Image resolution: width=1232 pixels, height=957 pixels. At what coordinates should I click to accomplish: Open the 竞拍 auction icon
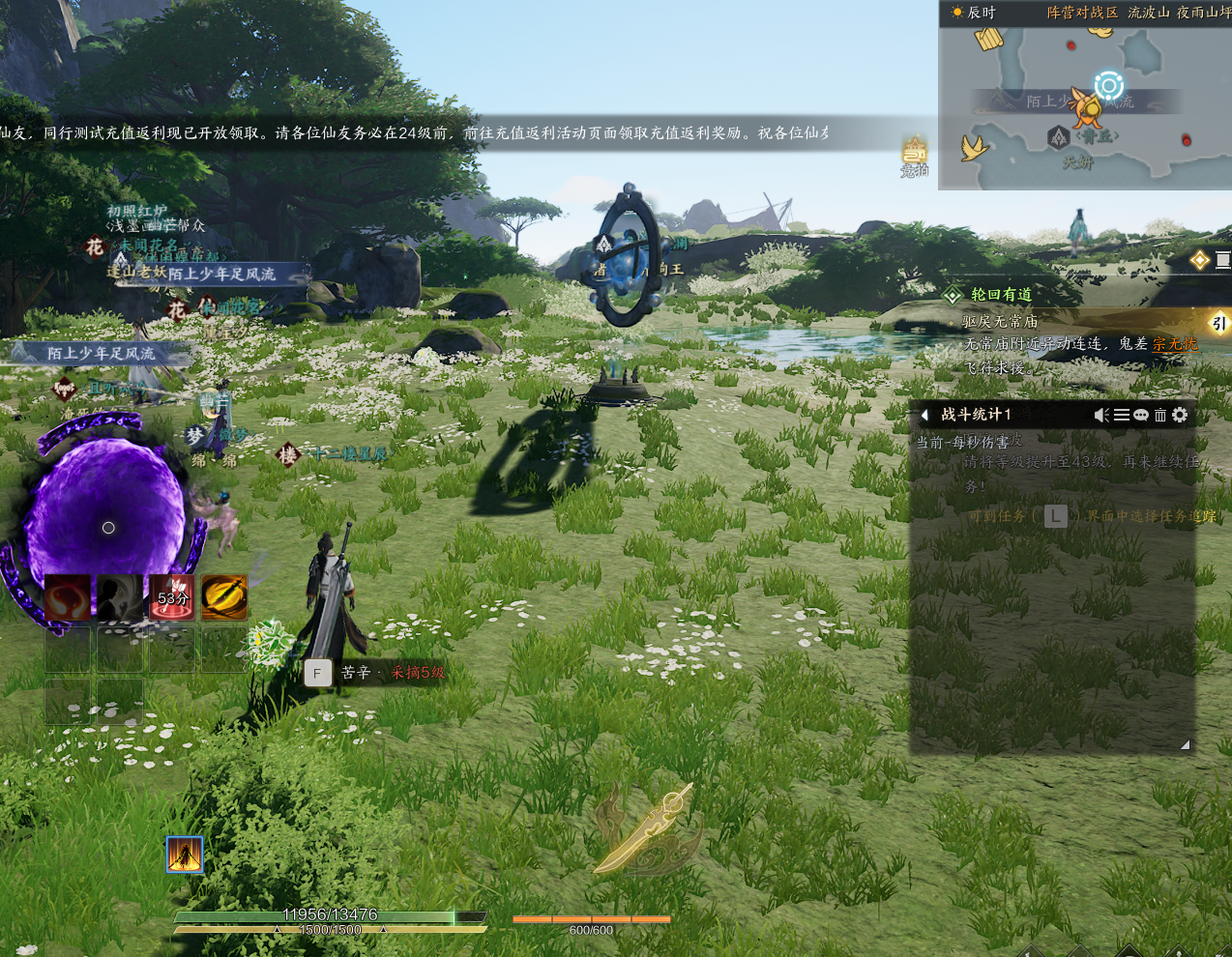coord(915,155)
